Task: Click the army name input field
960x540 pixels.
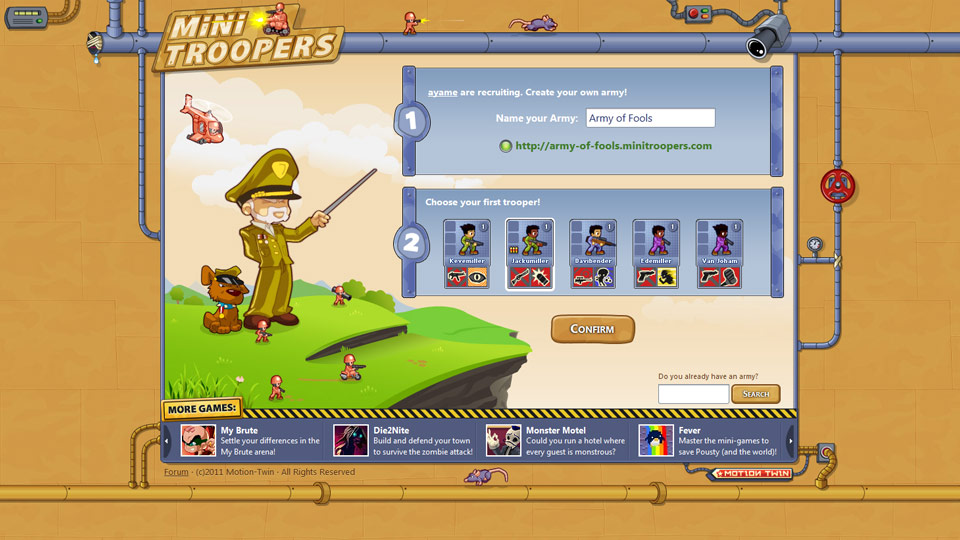Action: (x=650, y=118)
